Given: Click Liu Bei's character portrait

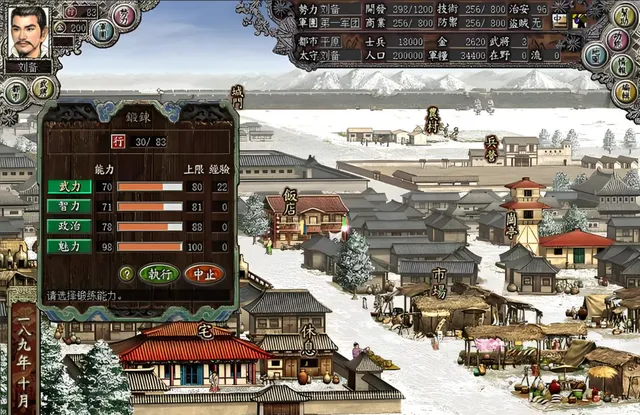Looking at the screenshot, I should pos(28,33).
